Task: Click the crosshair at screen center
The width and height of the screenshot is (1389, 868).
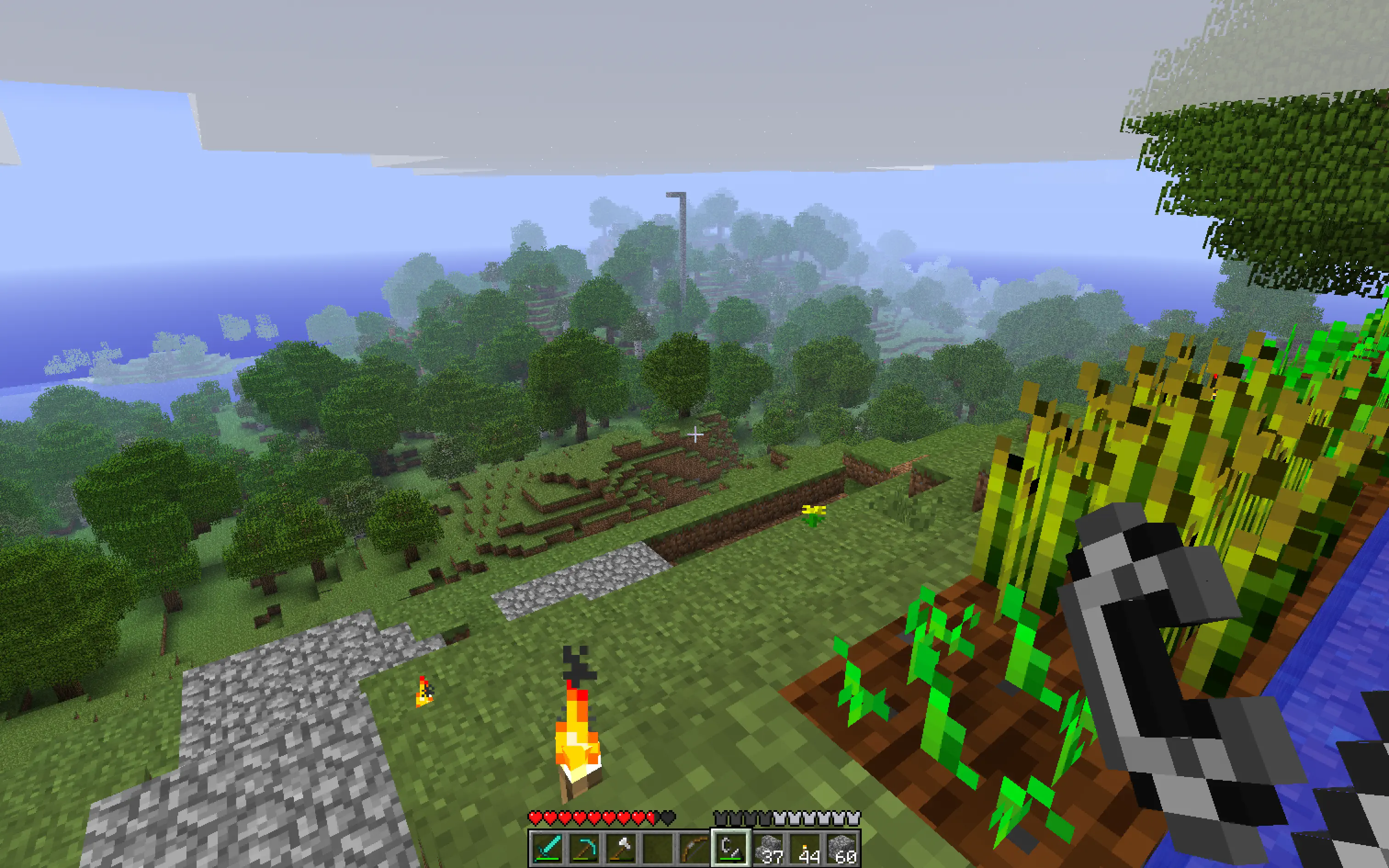Action: coord(694,434)
